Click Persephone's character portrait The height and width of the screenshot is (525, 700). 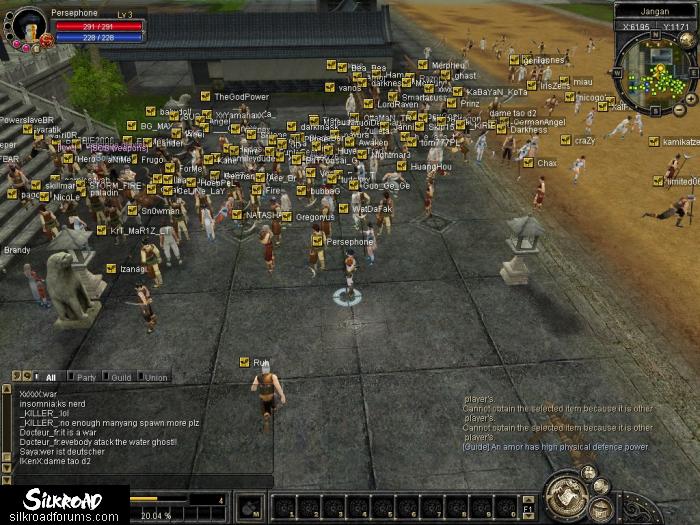coord(27,26)
